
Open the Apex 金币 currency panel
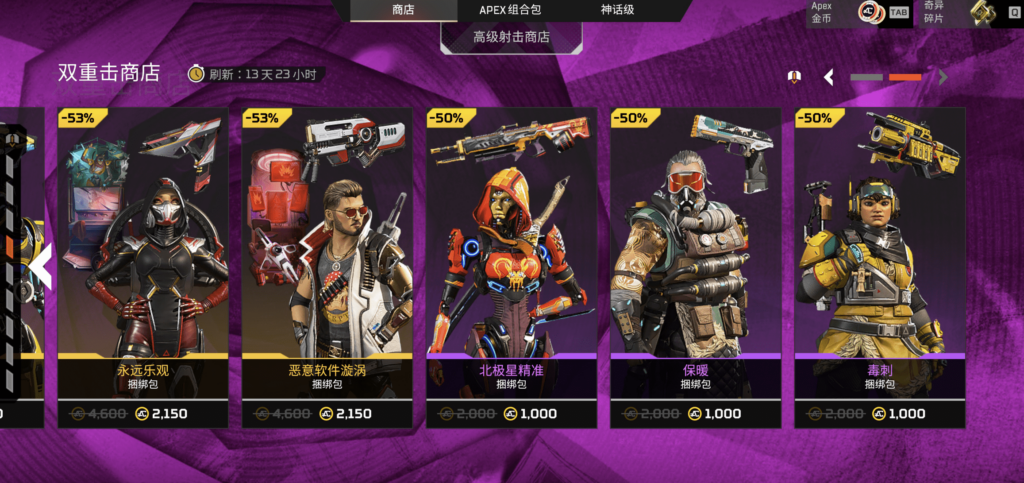[x=860, y=12]
